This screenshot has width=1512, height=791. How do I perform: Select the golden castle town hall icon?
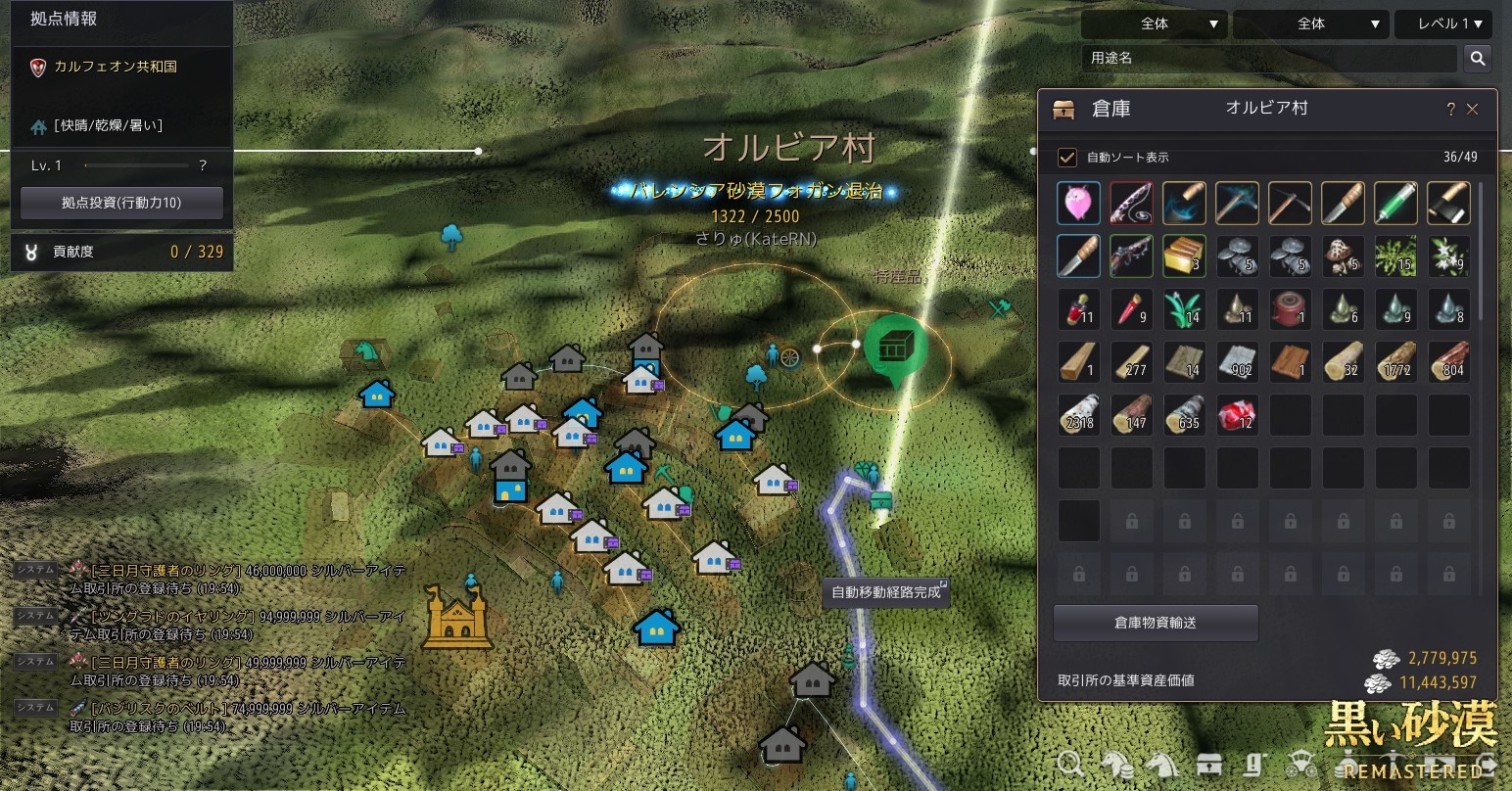tap(457, 618)
